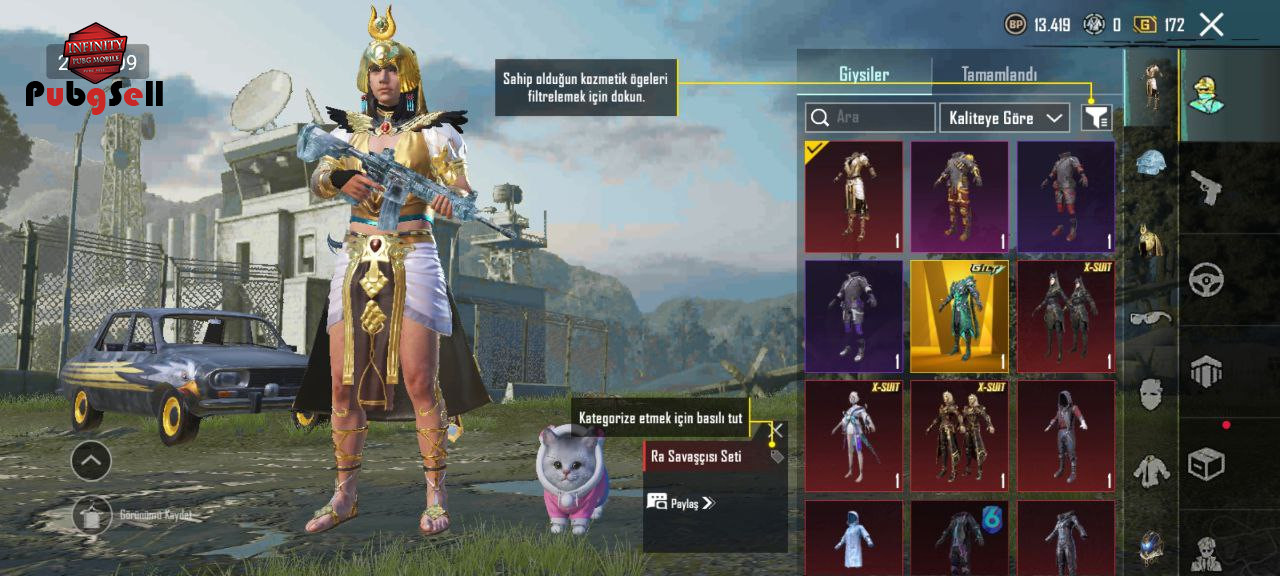Image resolution: width=1280 pixels, height=576 pixels.
Task: Close the inventory with the top-right X
Action: point(1211,25)
